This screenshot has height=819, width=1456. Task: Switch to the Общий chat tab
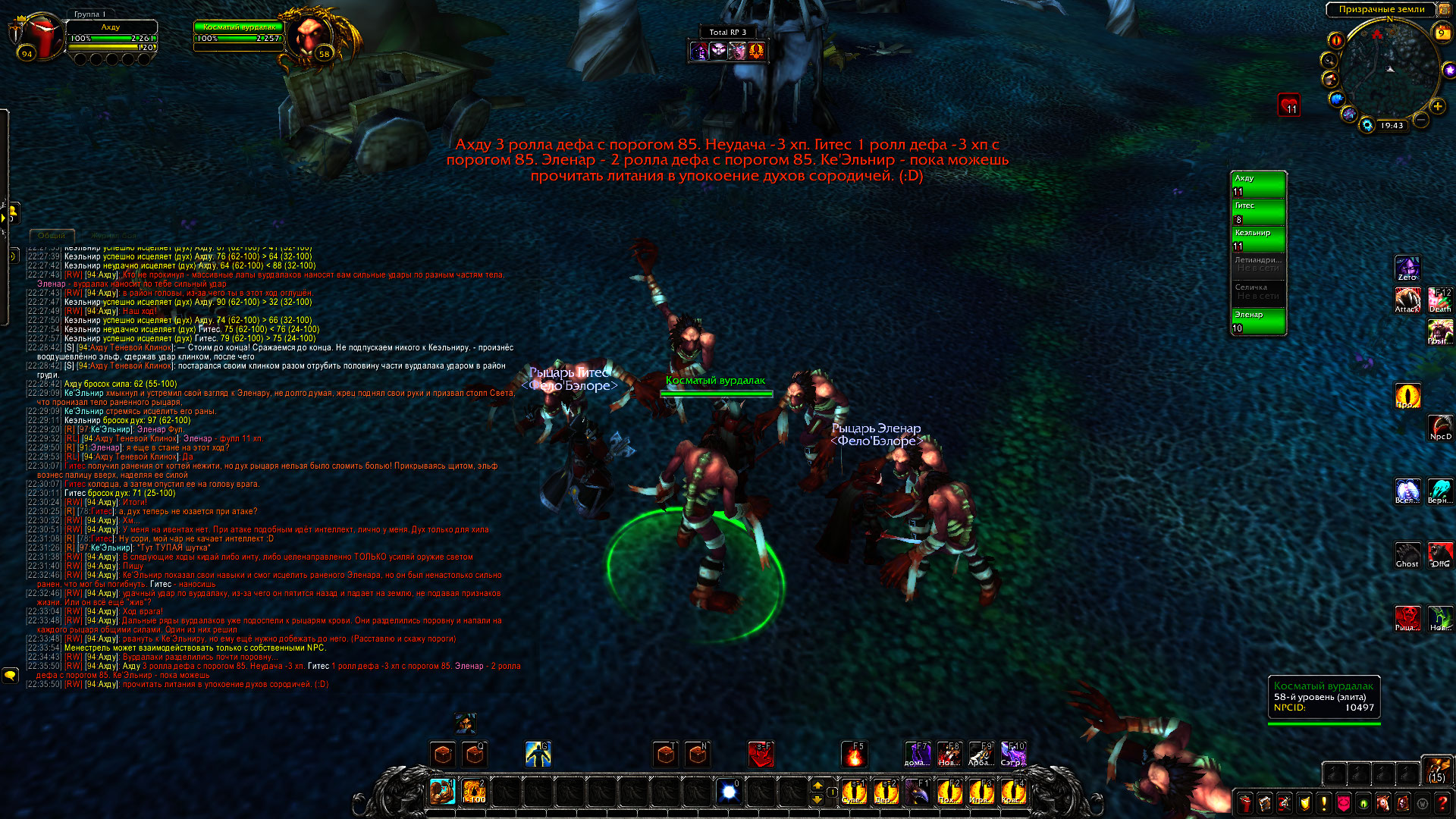[x=52, y=236]
